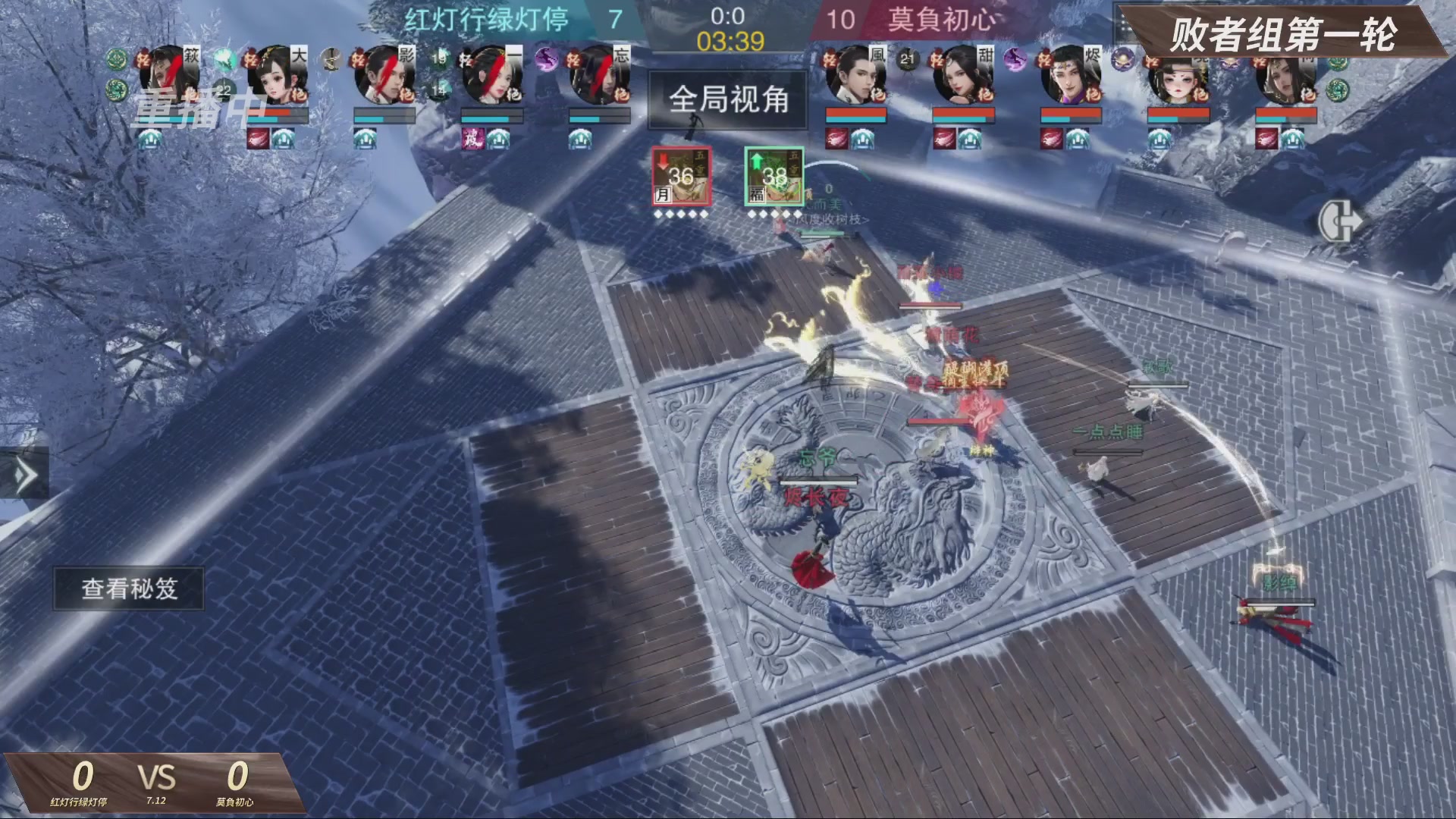
Task: Click the sword weapon icon beside 影's portrait
Action: click(330, 59)
